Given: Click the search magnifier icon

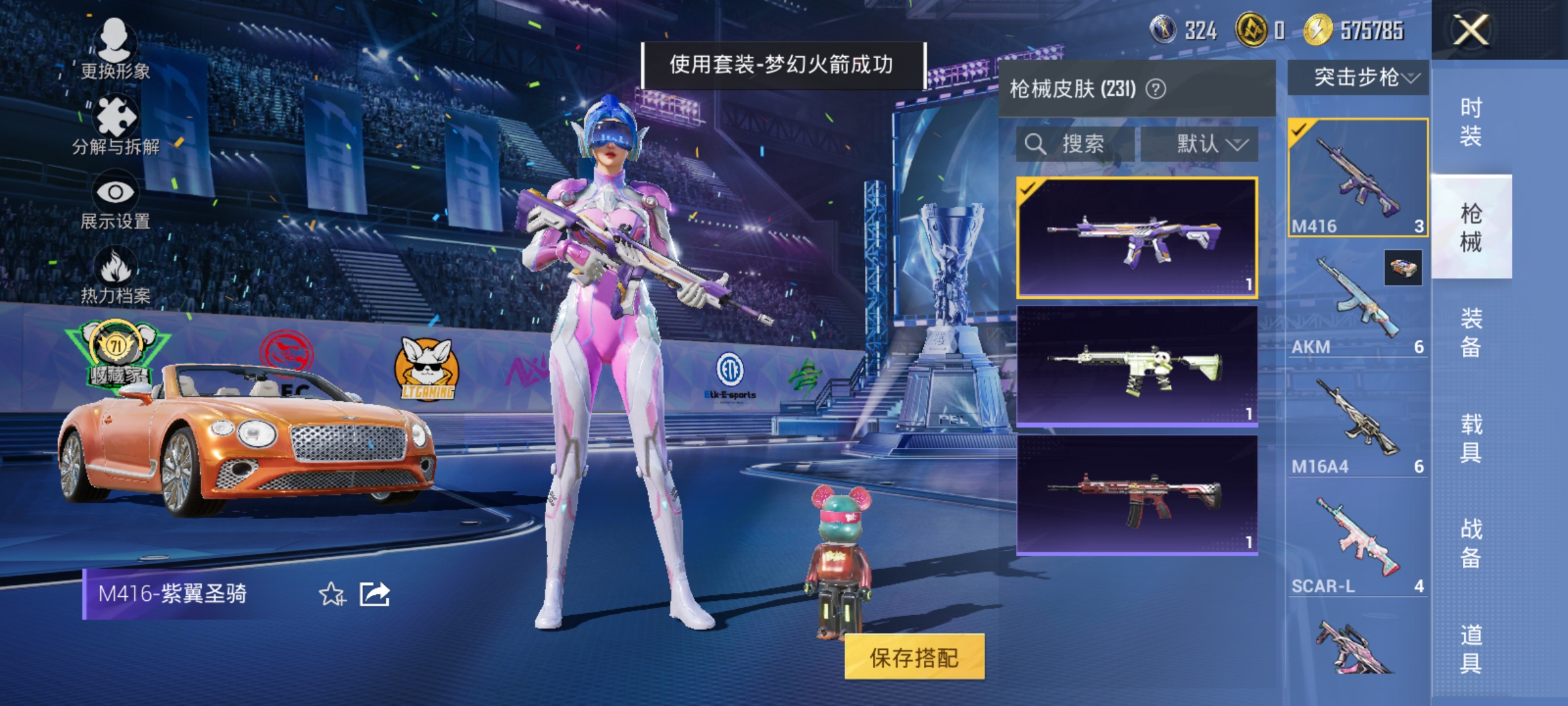Looking at the screenshot, I should 1035,144.
